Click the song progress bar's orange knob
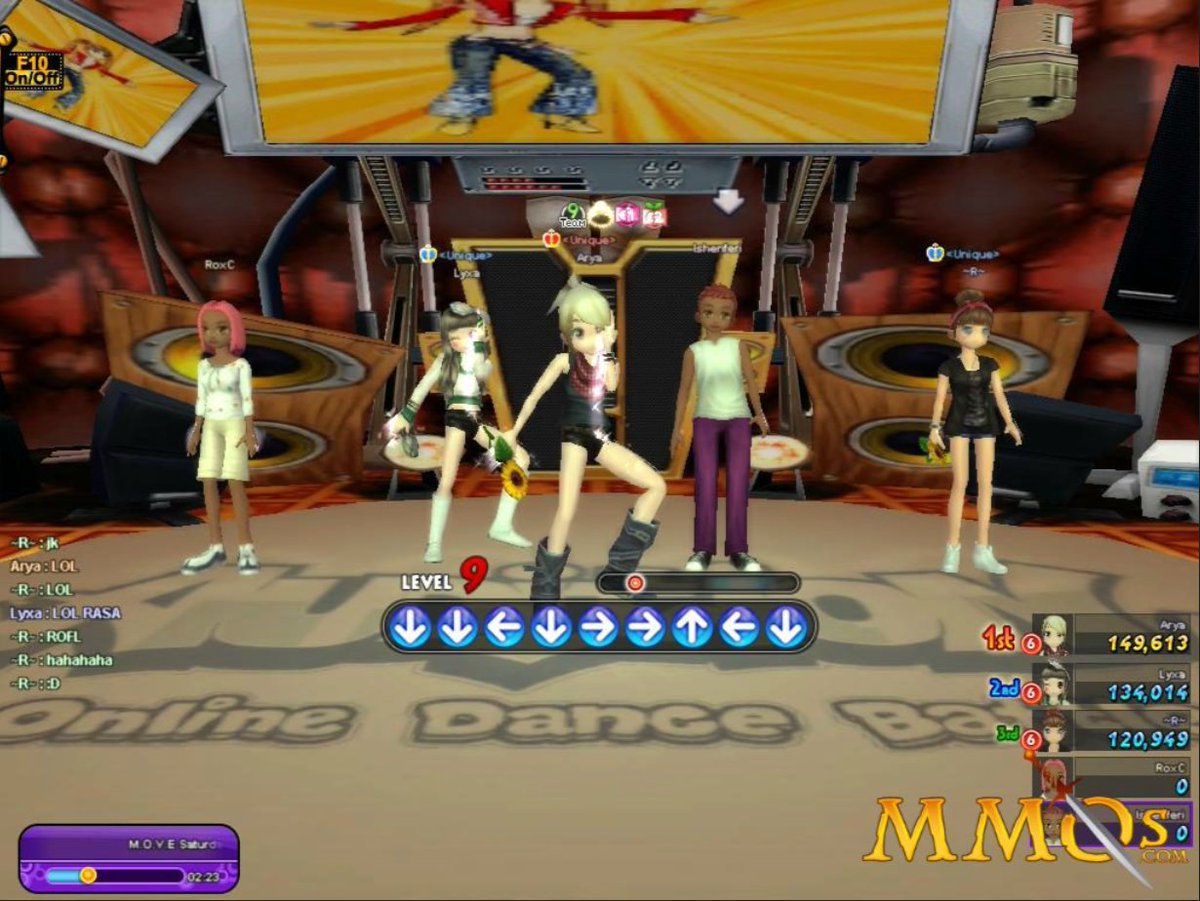This screenshot has height=901, width=1200. pyautogui.click(x=88, y=875)
